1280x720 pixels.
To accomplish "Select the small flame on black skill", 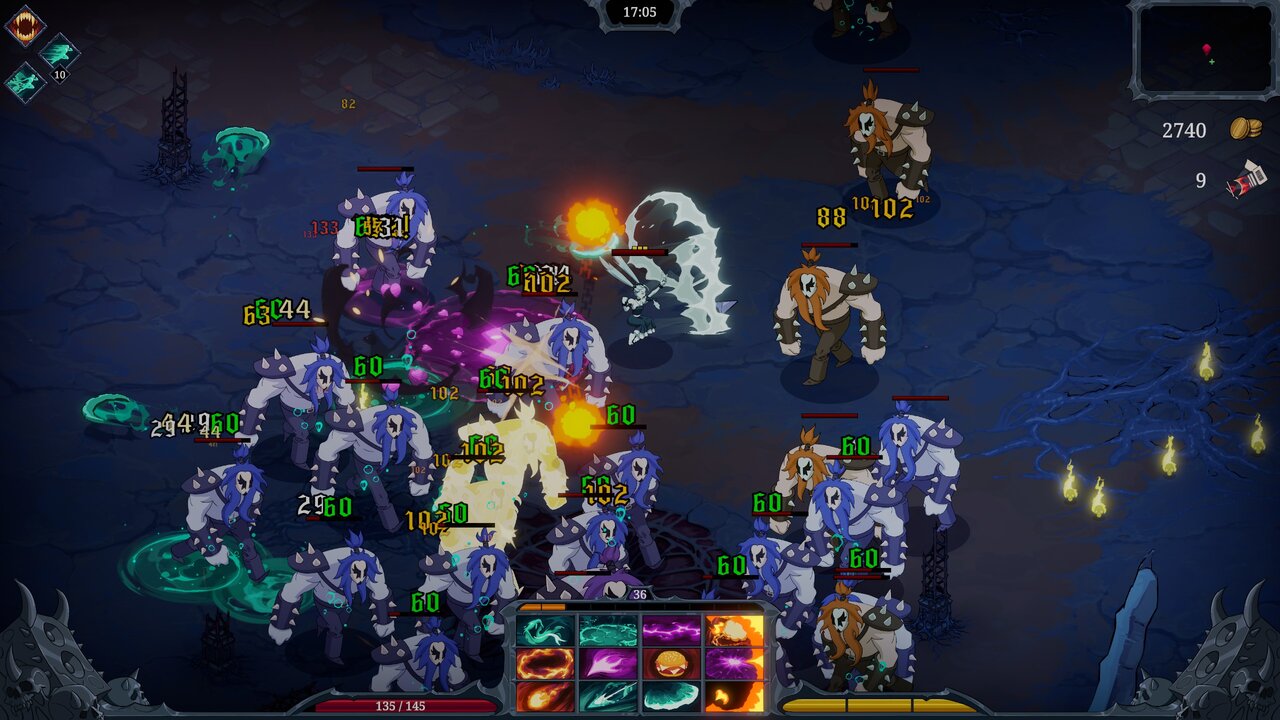I will click(734, 695).
